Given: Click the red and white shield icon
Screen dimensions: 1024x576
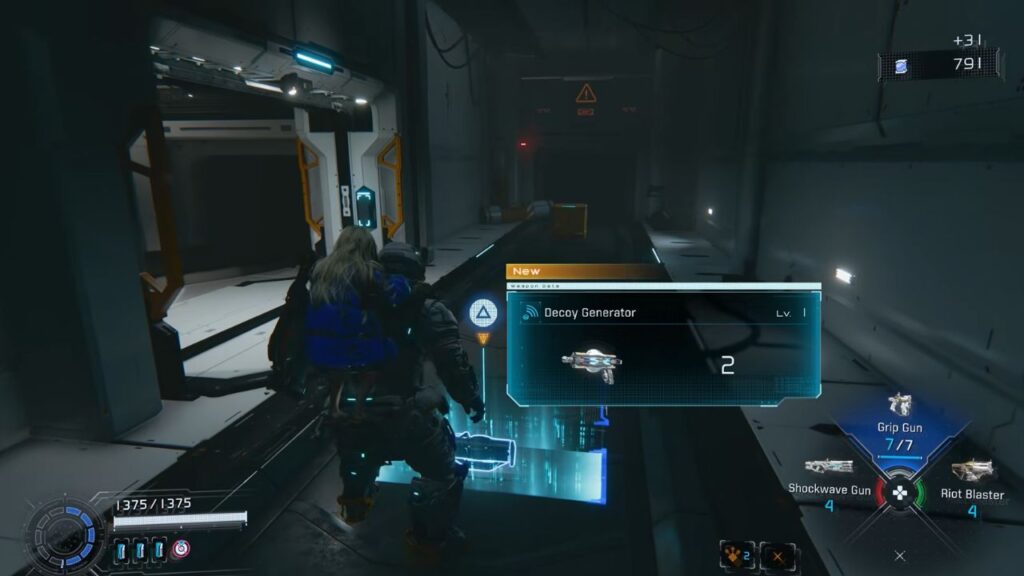Looking at the screenshot, I should pyautogui.click(x=181, y=549).
